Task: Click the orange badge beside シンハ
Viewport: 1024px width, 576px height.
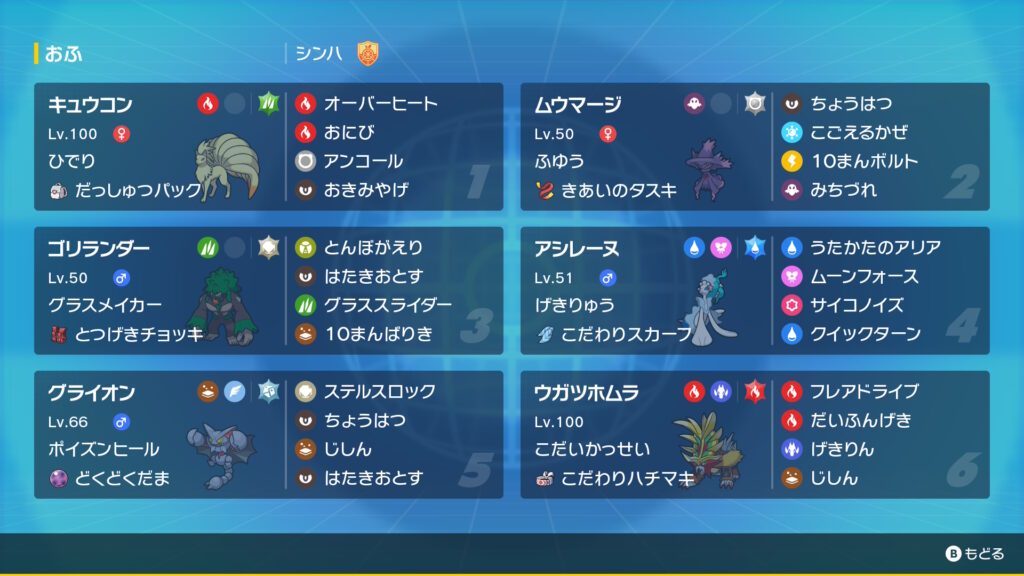Action: [x=368, y=53]
